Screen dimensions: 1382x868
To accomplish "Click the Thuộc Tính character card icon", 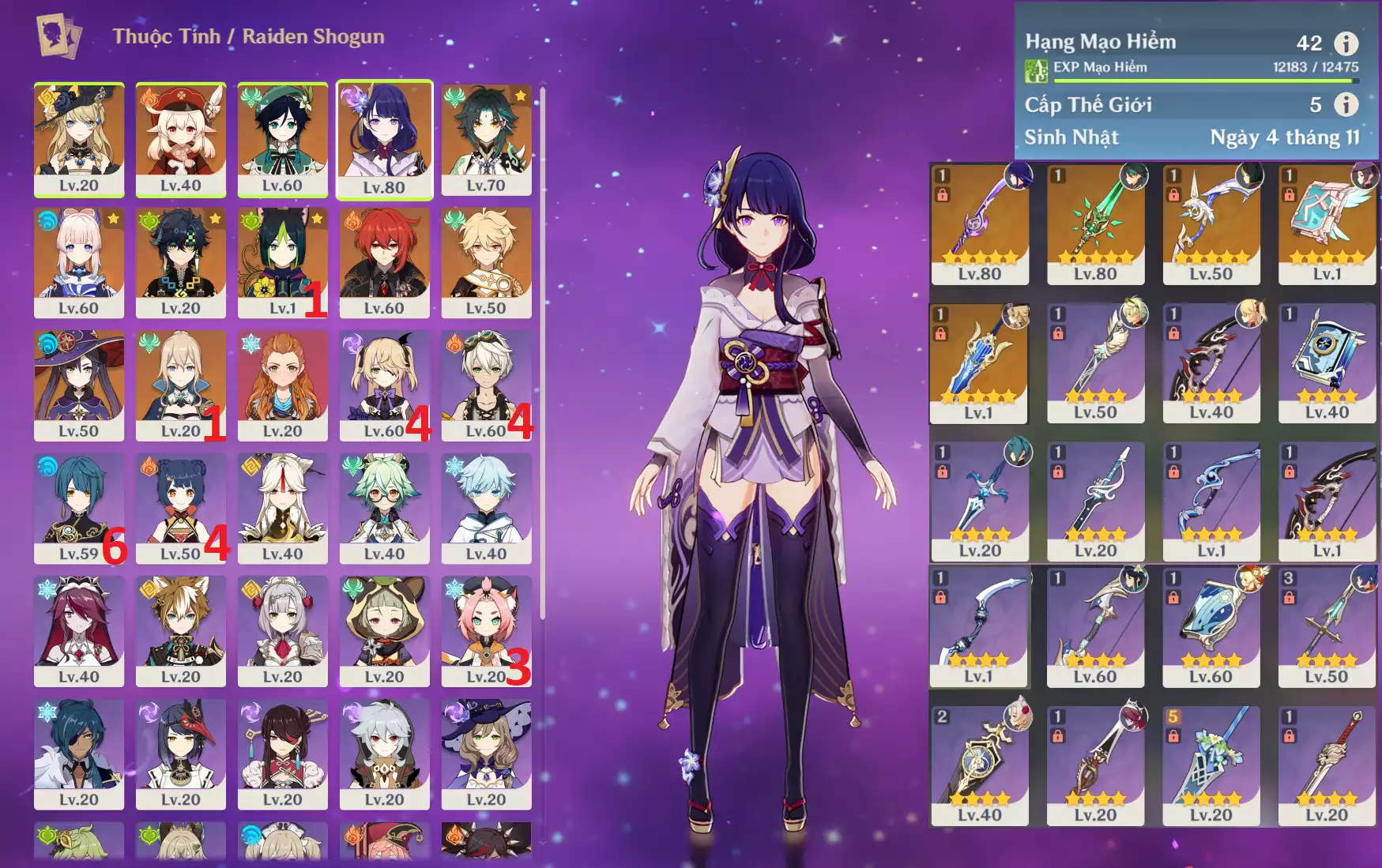I will 58,36.
